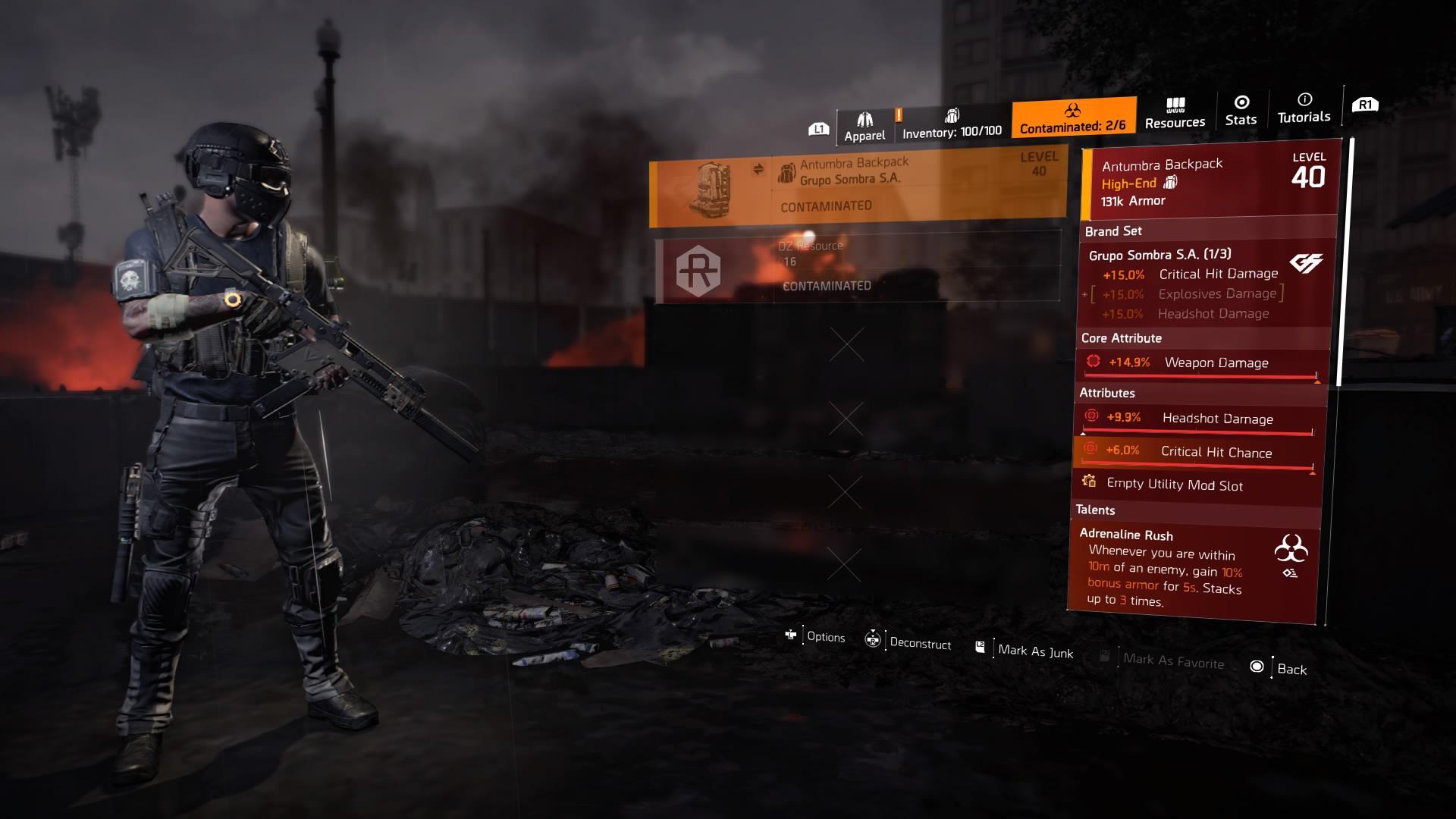Image resolution: width=1456 pixels, height=819 pixels.
Task: Mark As Junk the selected item
Action: (x=1025, y=650)
